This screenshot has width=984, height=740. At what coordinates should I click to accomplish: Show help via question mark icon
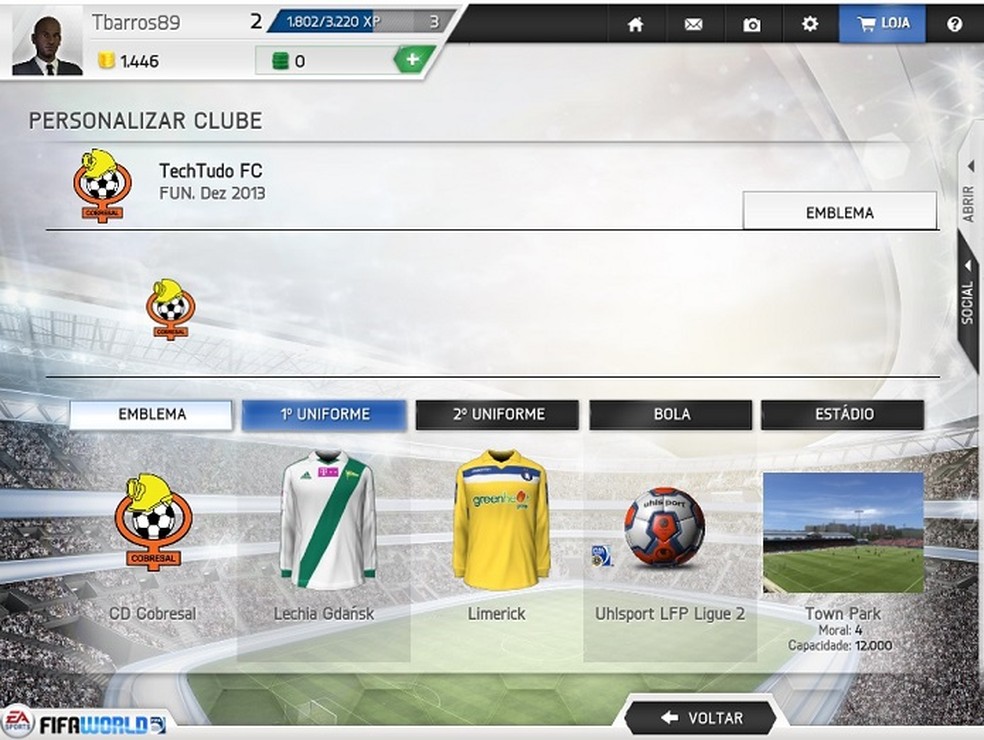click(x=954, y=24)
